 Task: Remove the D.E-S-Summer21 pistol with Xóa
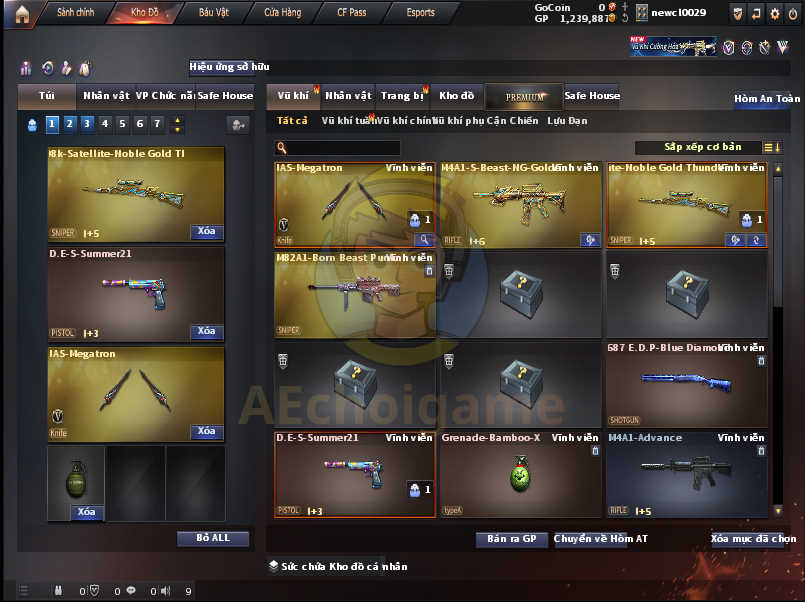205,331
